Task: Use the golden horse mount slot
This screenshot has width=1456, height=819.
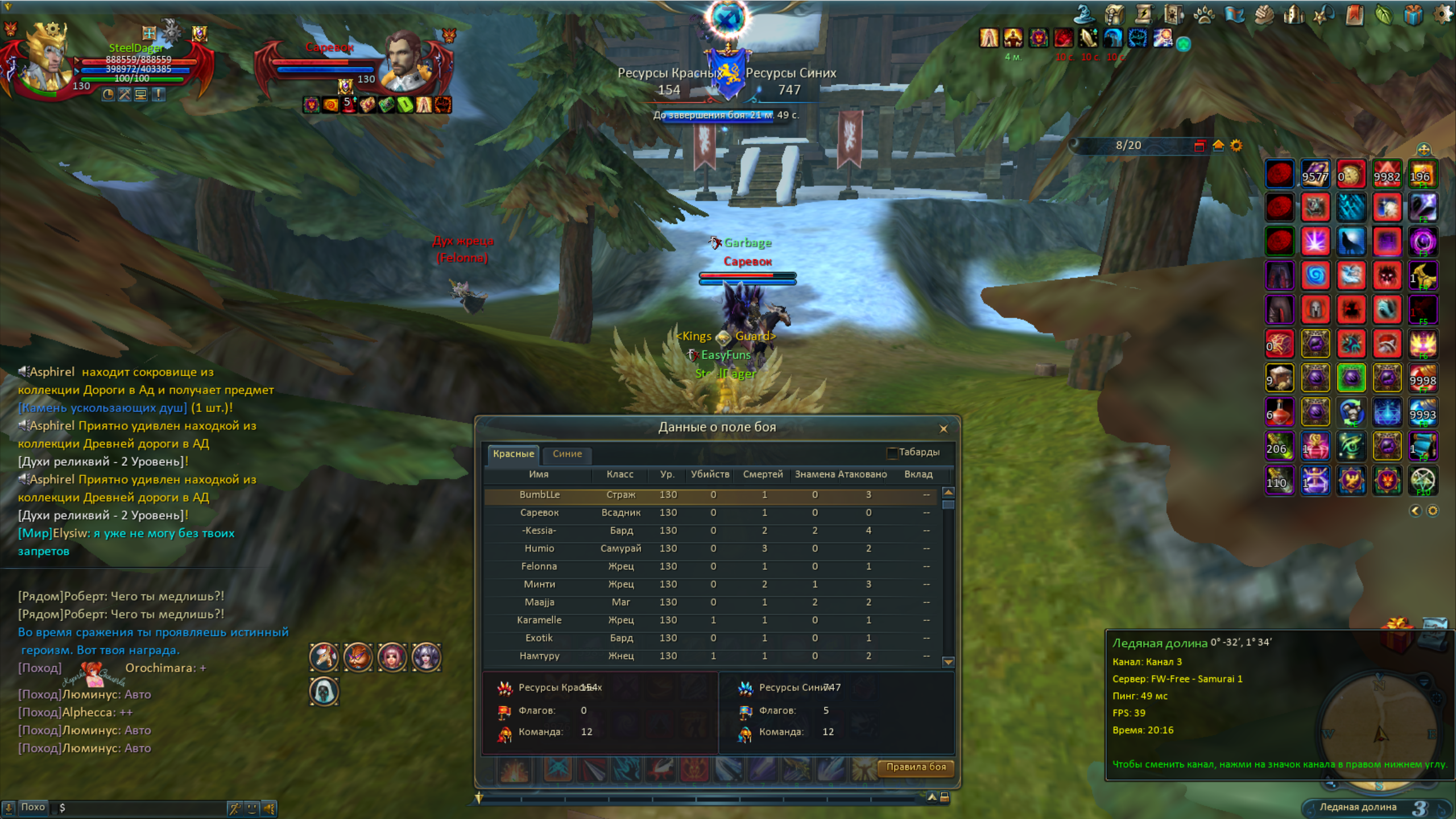Action: pos(1422,276)
